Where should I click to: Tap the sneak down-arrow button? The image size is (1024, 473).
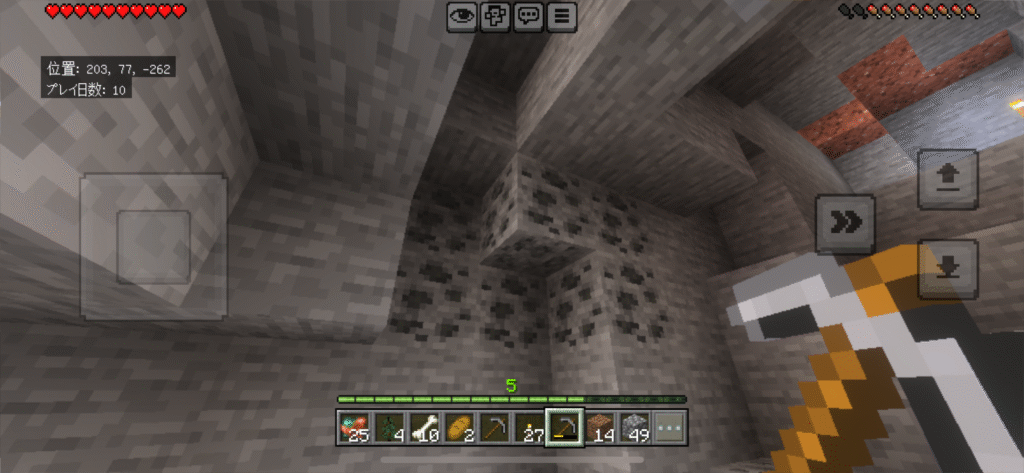click(947, 268)
